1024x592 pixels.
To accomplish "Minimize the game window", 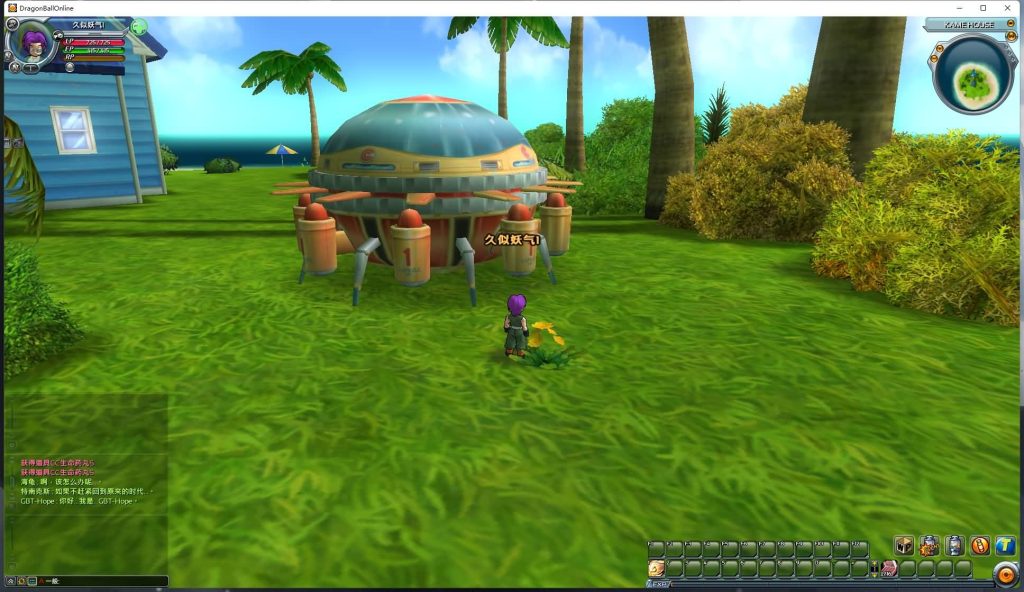I will point(957,8).
